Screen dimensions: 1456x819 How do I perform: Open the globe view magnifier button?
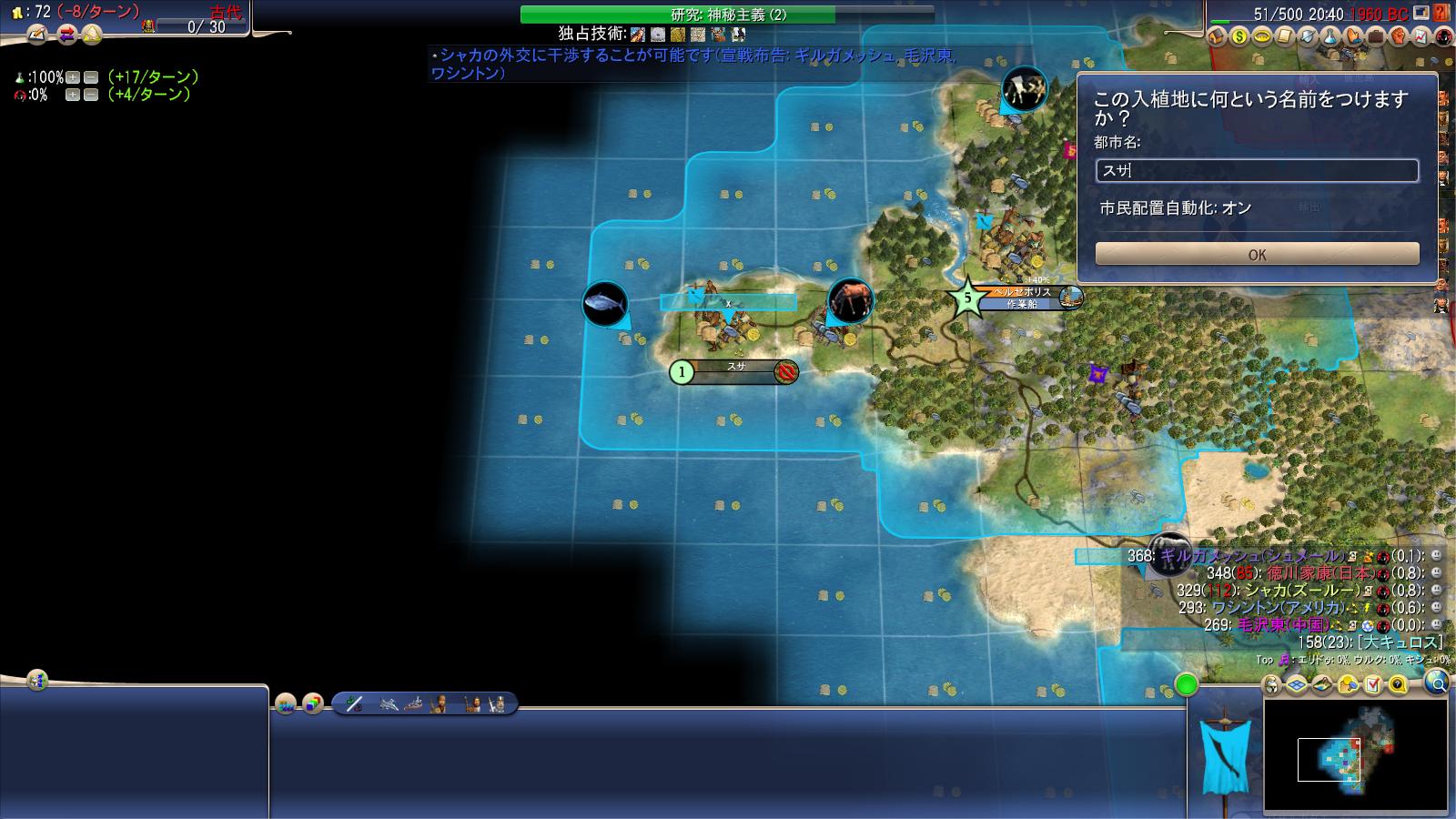(1436, 682)
